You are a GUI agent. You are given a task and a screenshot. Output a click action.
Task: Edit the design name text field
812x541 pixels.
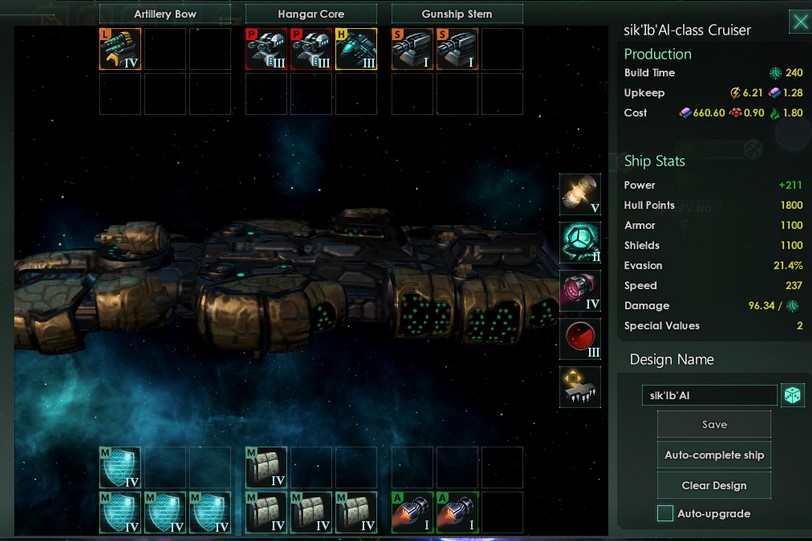[709, 395]
